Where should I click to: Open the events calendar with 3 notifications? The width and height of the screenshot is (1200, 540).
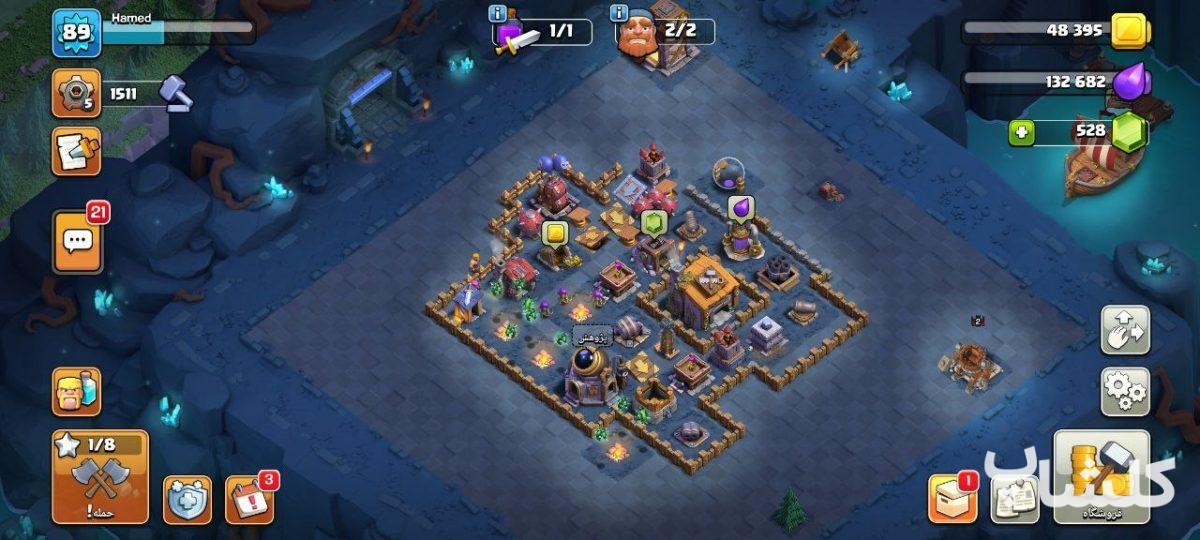point(249,498)
